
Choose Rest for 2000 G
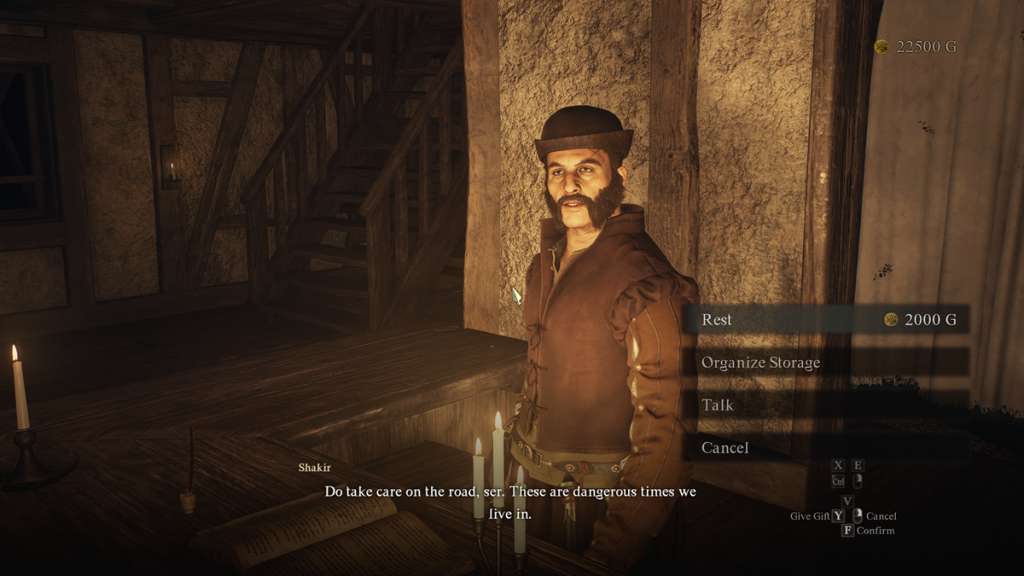click(826, 320)
